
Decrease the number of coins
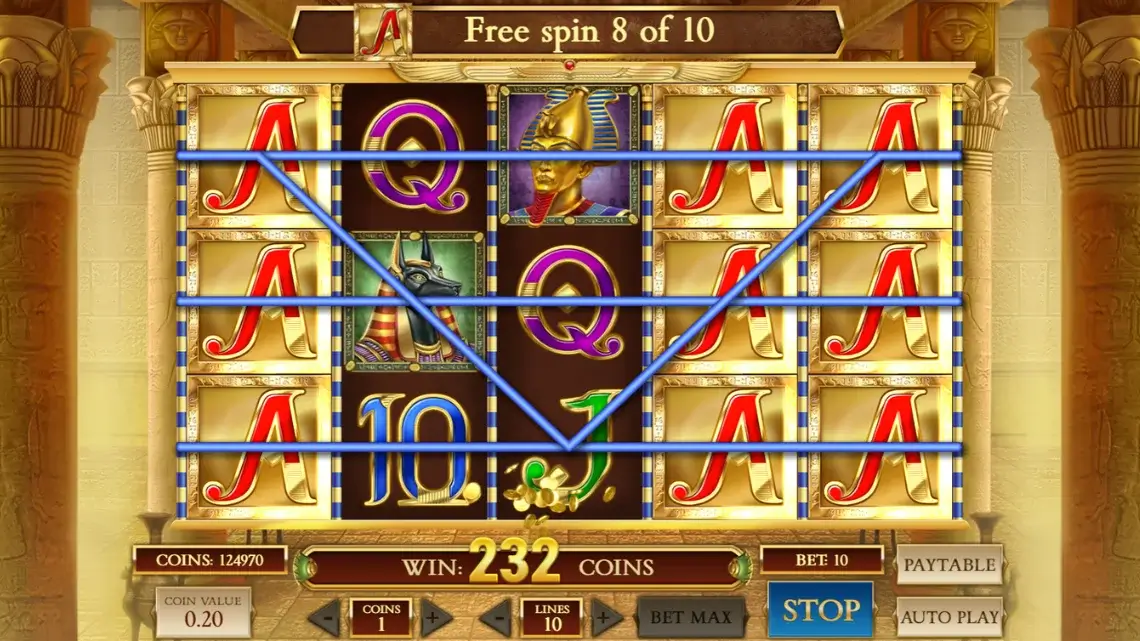click(x=324, y=617)
